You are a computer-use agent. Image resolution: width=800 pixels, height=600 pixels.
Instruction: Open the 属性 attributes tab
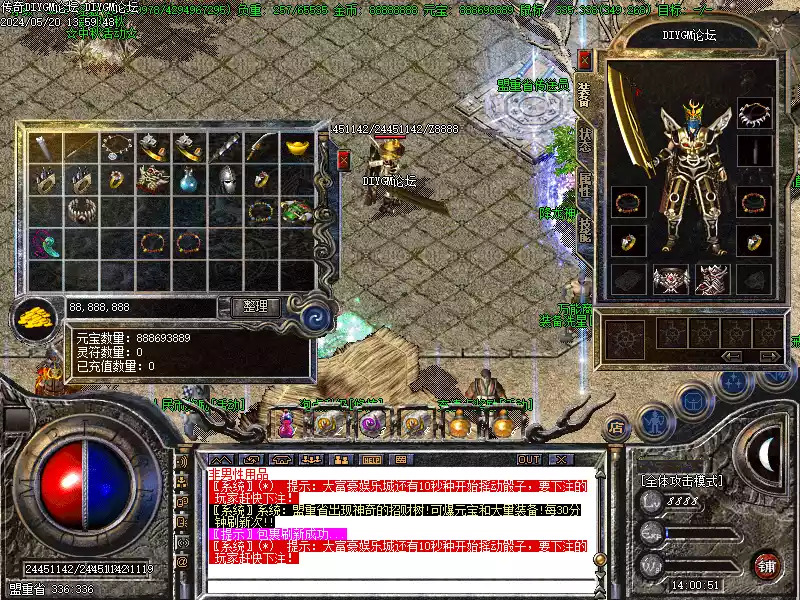point(585,185)
